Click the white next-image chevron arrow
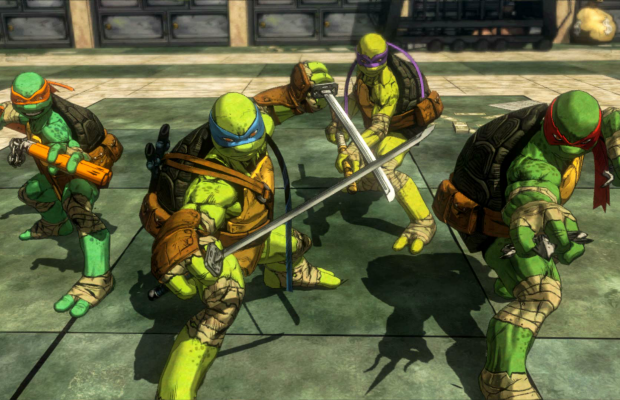The height and width of the screenshot is (400, 620). coord(607,178)
